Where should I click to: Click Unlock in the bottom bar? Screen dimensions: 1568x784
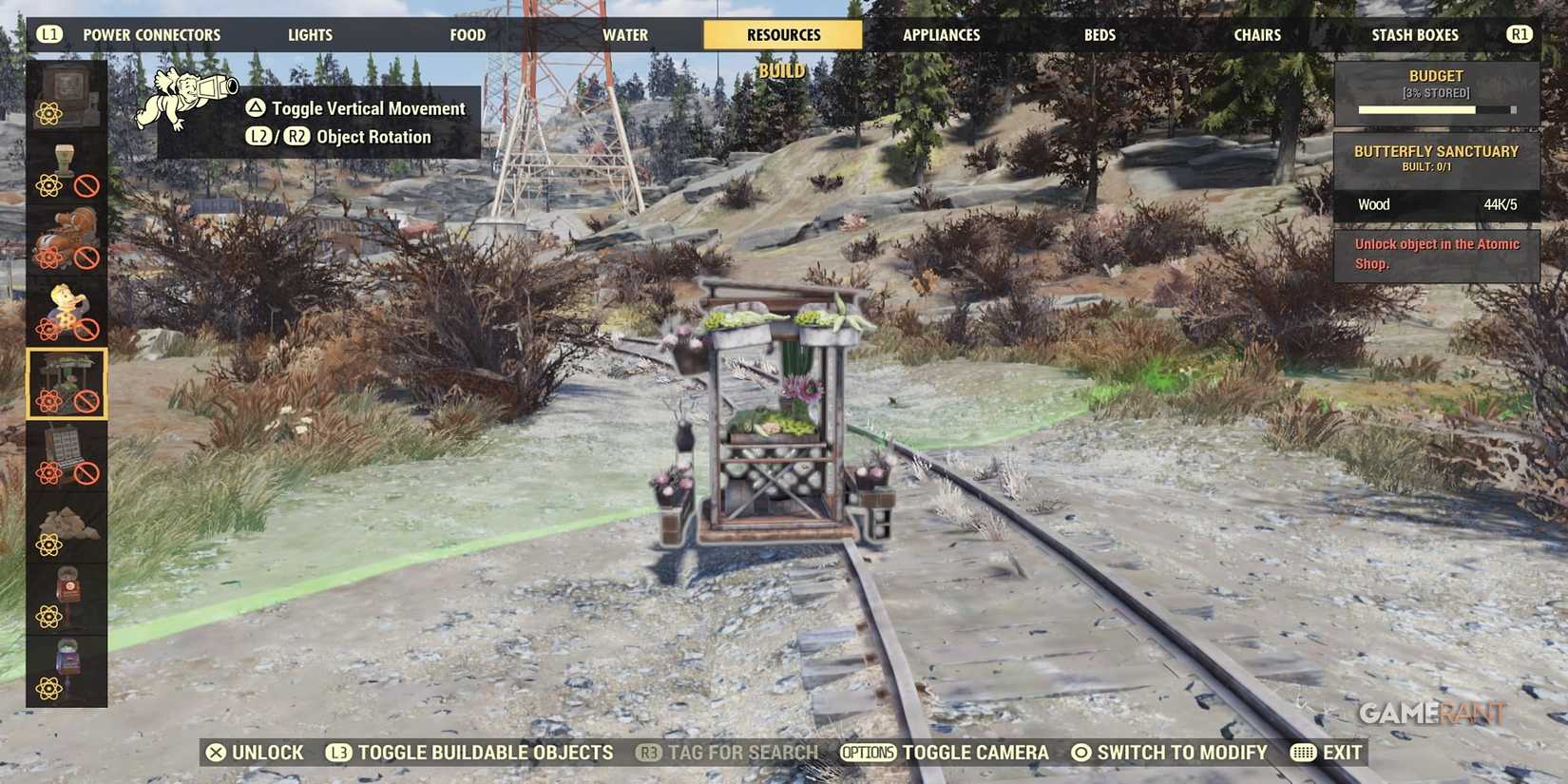coord(257,752)
